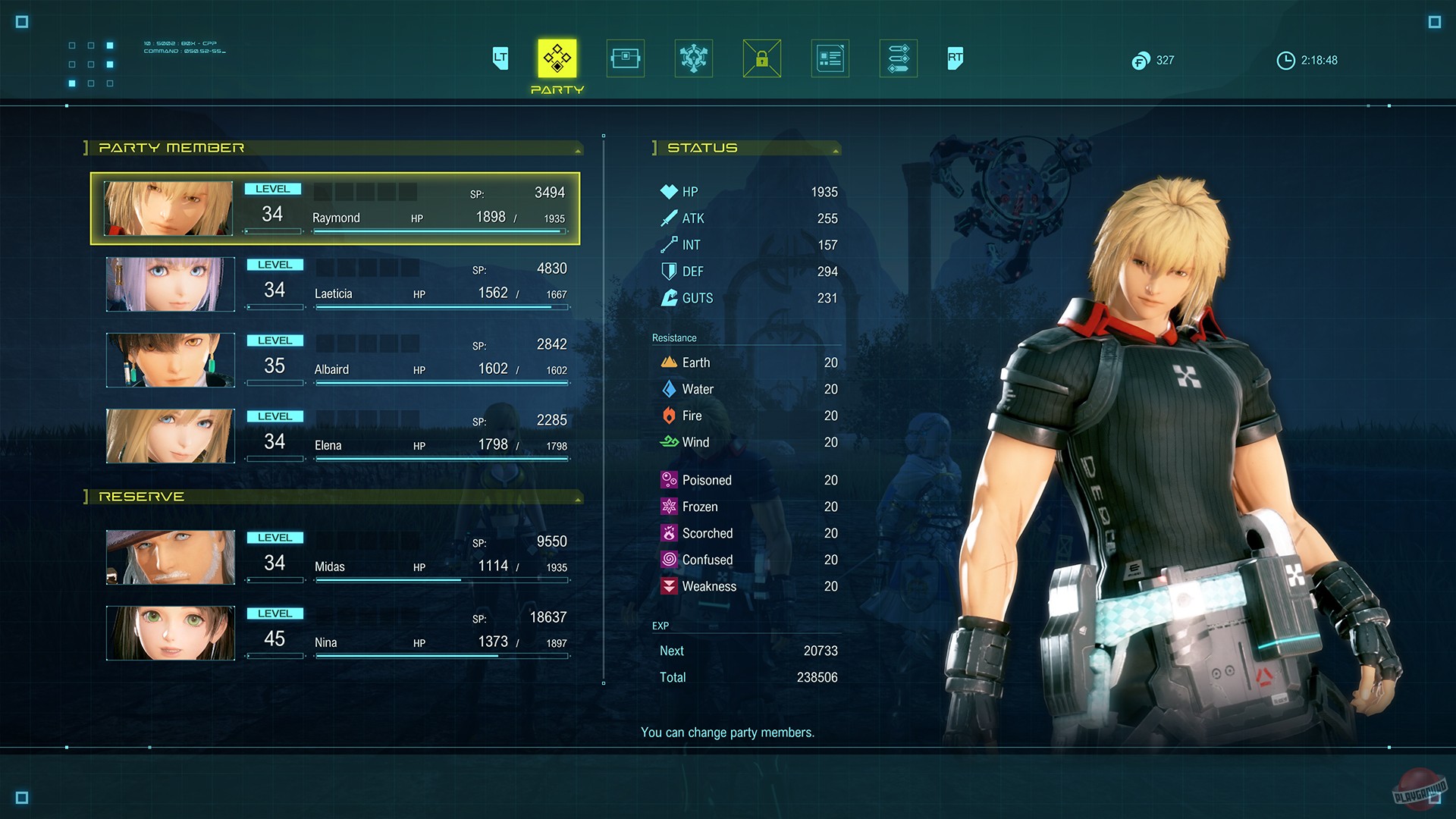The height and width of the screenshot is (819, 1456).
Task: Collapse the Status panel arrow
Action: point(836,149)
